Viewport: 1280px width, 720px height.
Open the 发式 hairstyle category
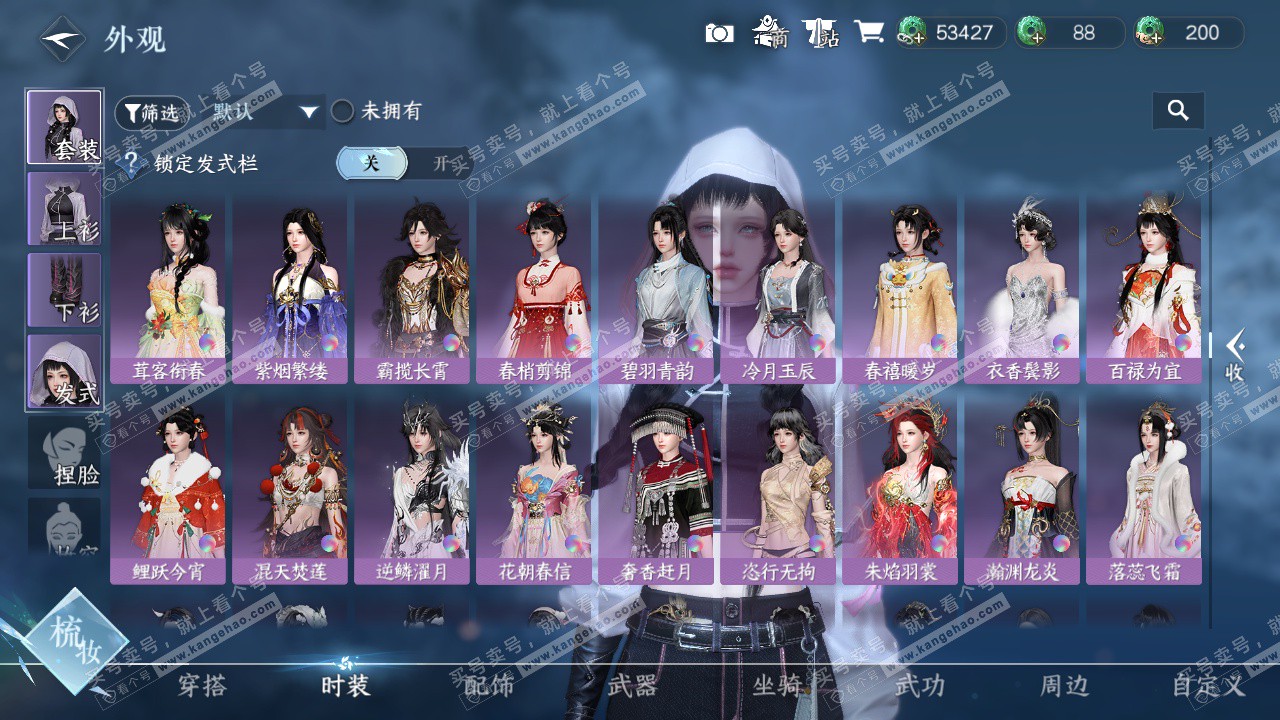pyautogui.click(x=64, y=371)
